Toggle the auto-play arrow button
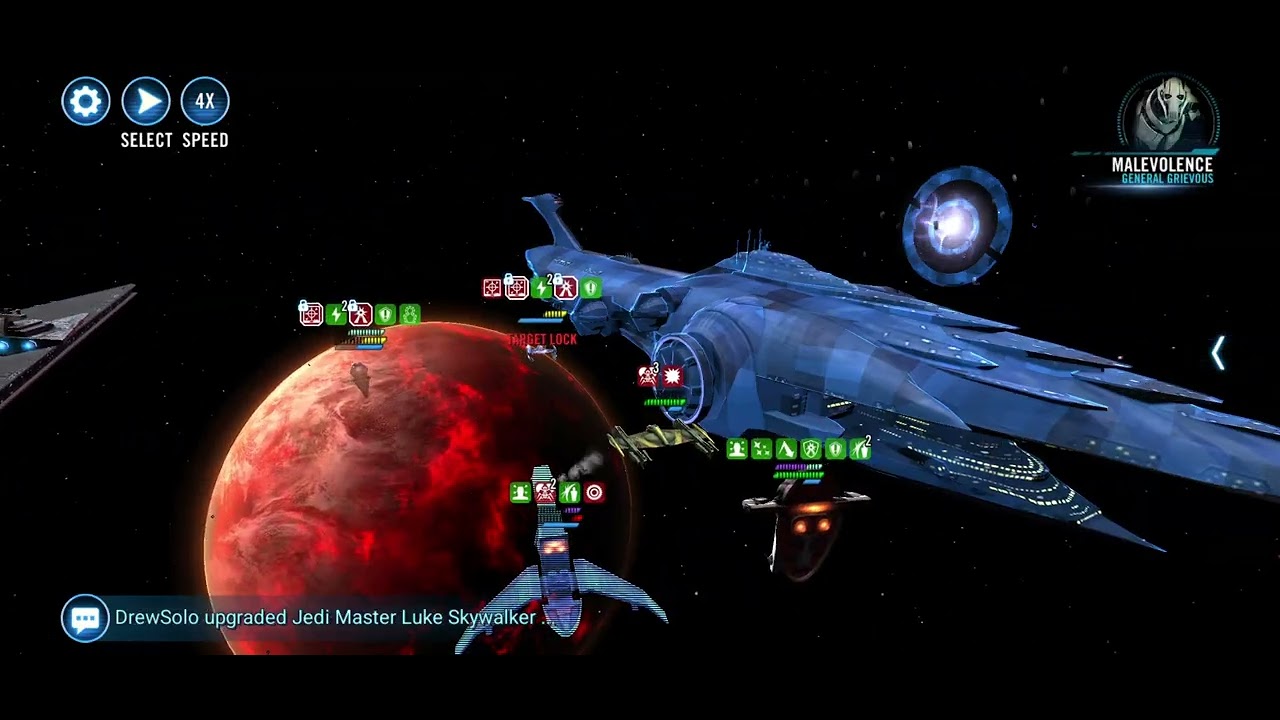 (146, 101)
